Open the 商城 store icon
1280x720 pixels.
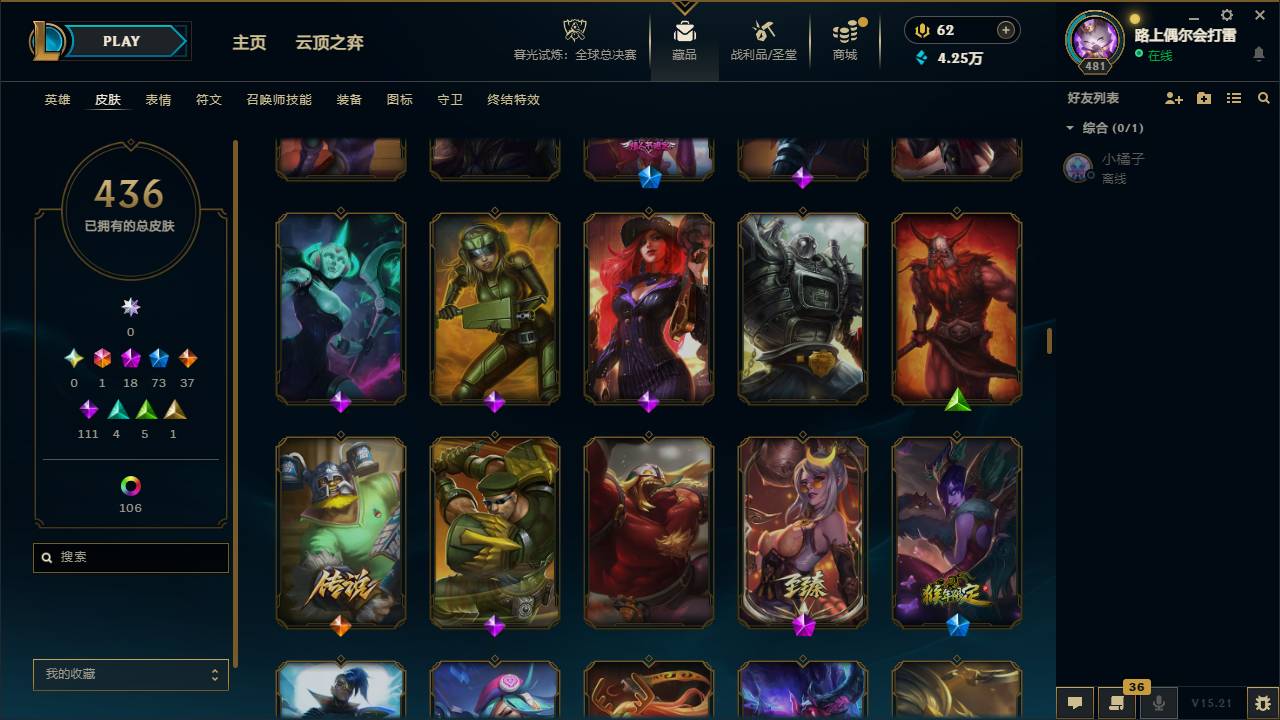(x=845, y=40)
